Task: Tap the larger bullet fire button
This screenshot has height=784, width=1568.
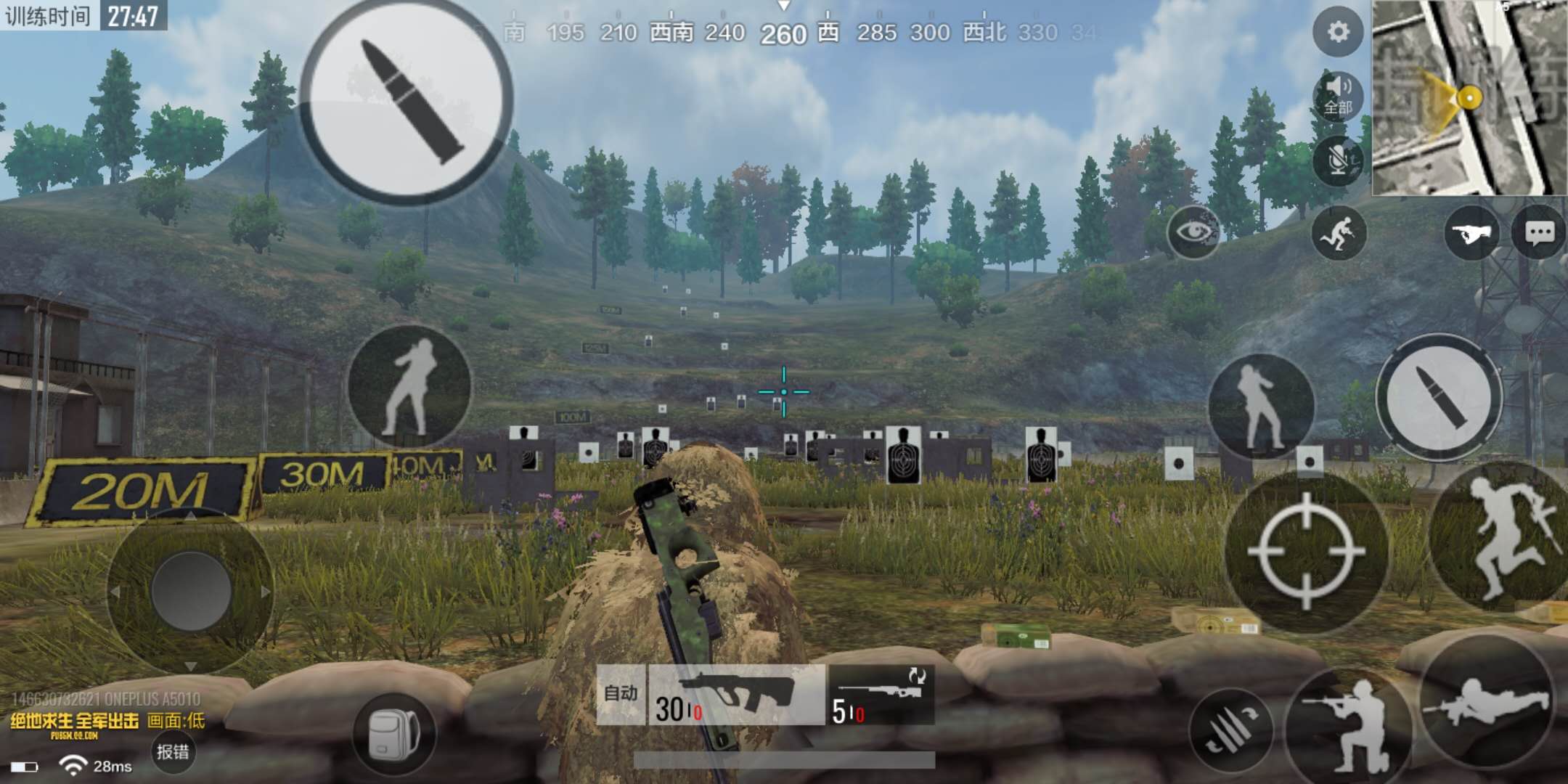Action: coord(407,100)
